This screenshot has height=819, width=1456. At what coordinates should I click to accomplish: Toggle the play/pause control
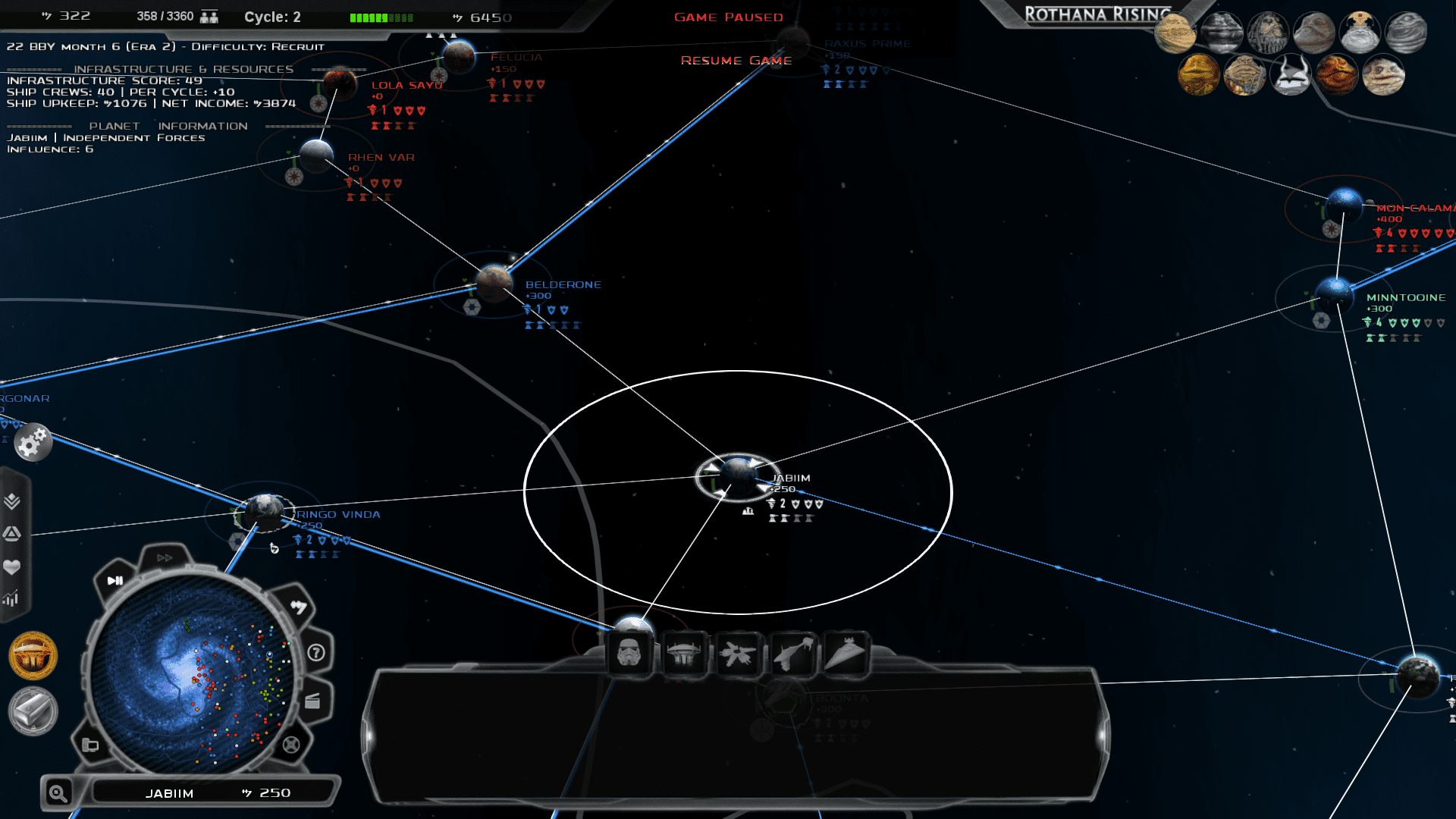pos(115,581)
